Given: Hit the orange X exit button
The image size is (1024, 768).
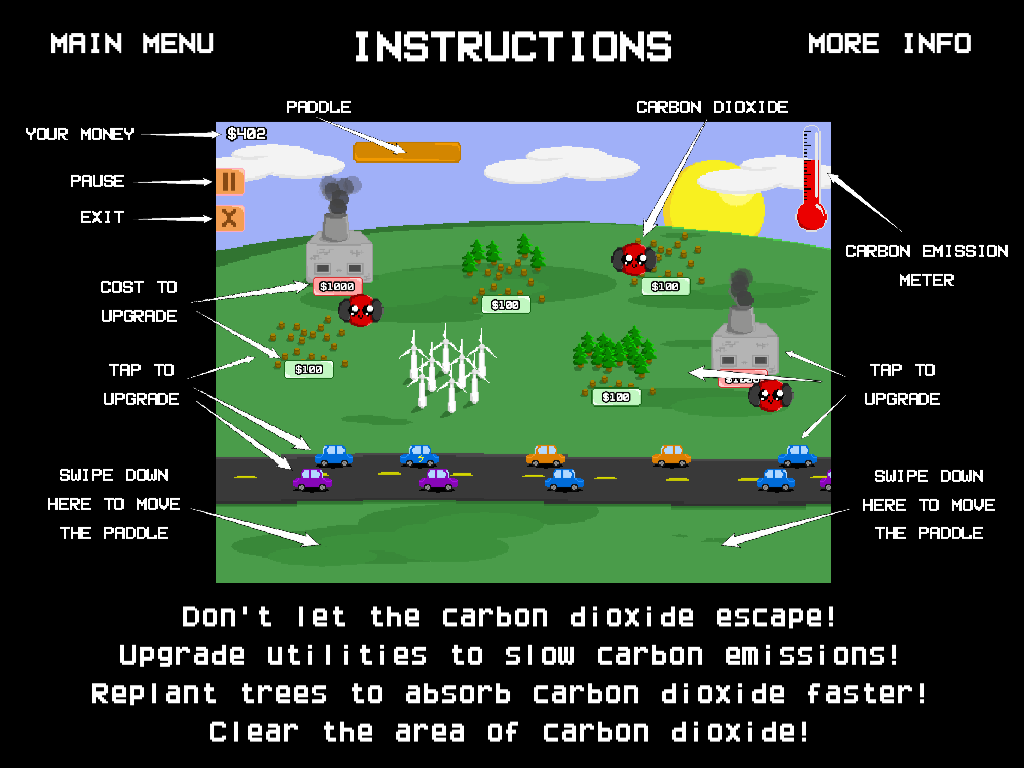Looking at the screenshot, I should [229, 218].
